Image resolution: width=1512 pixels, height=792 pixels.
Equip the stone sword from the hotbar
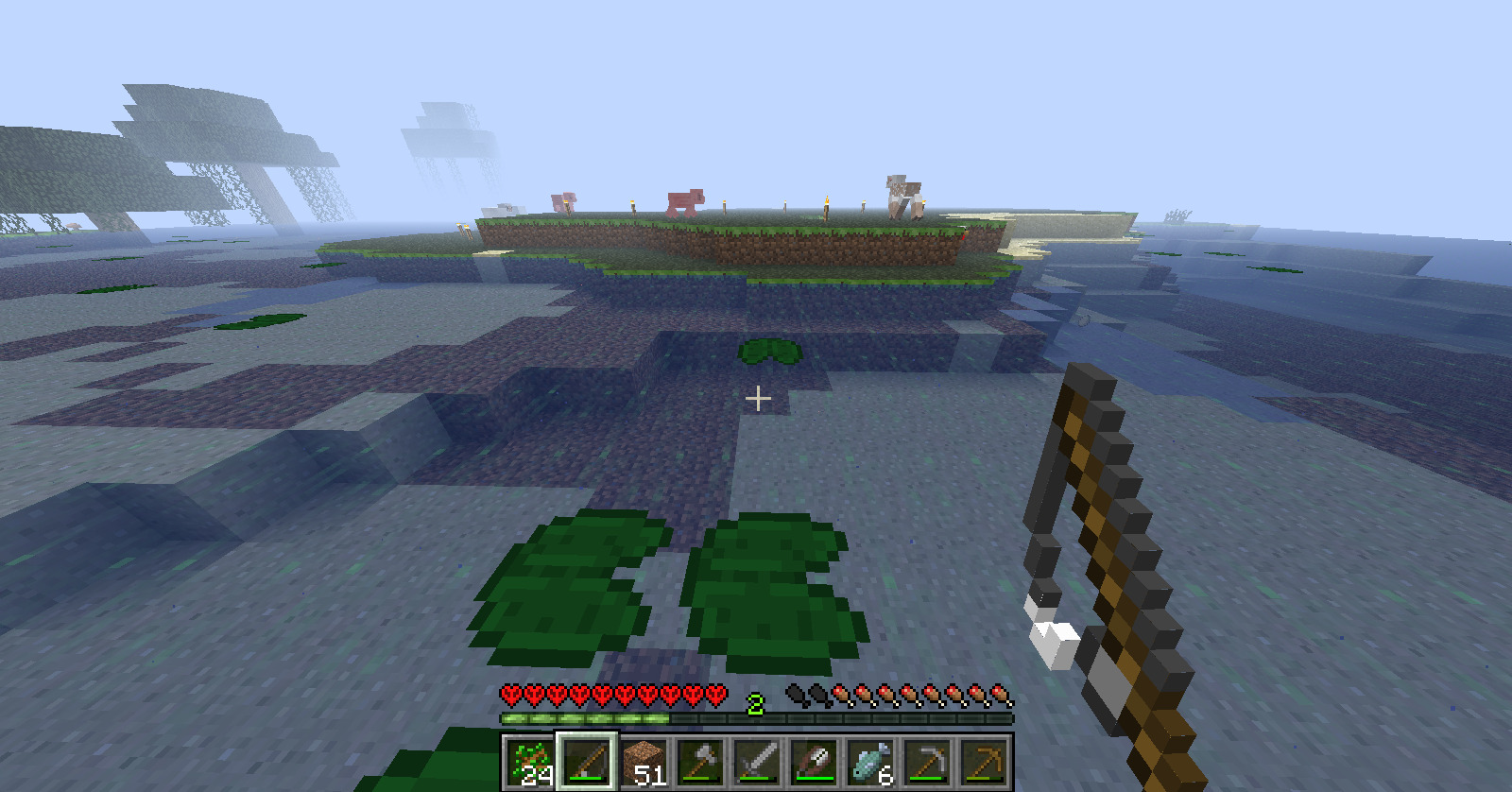coord(757,762)
